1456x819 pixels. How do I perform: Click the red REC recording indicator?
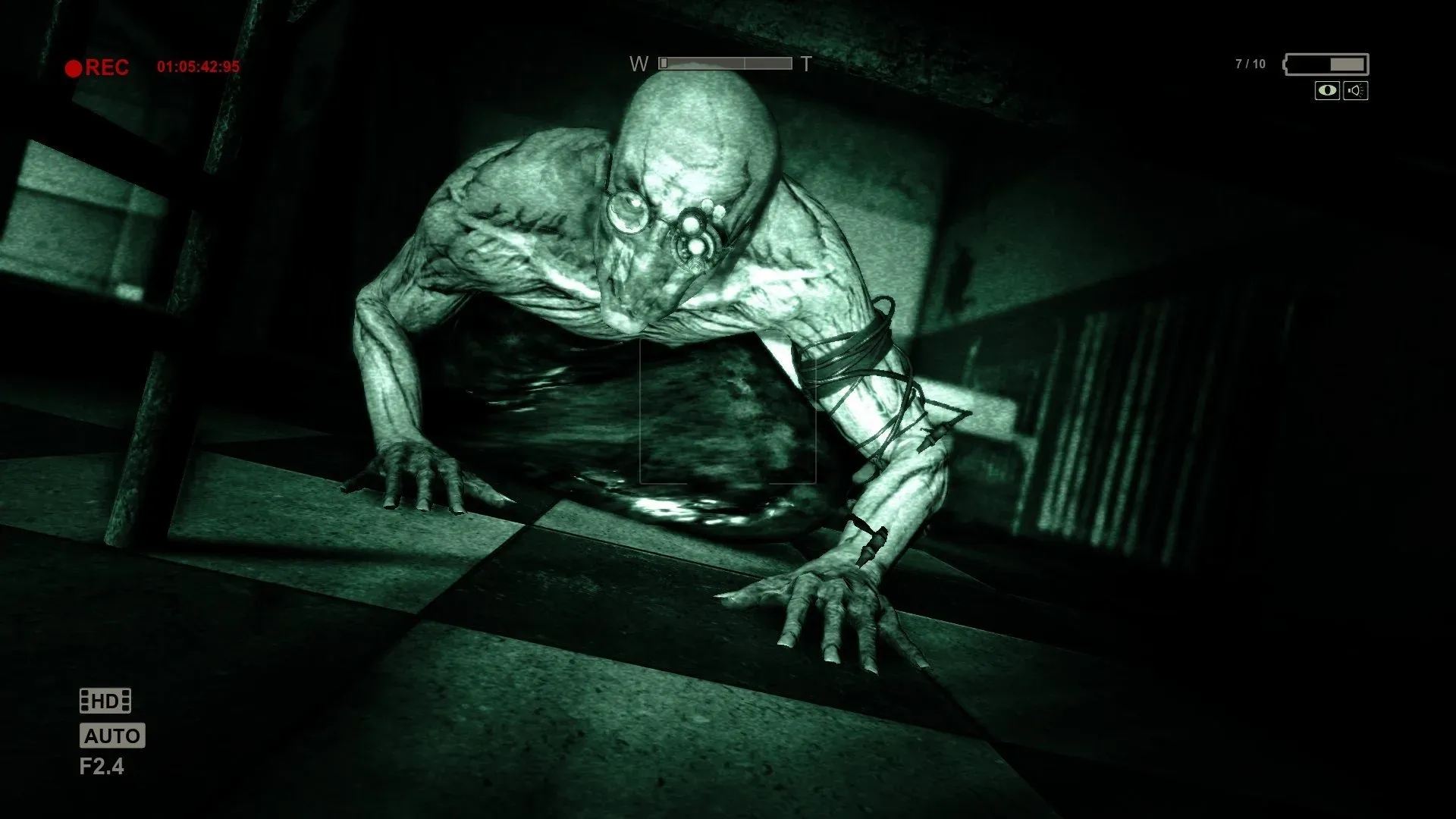[108, 67]
